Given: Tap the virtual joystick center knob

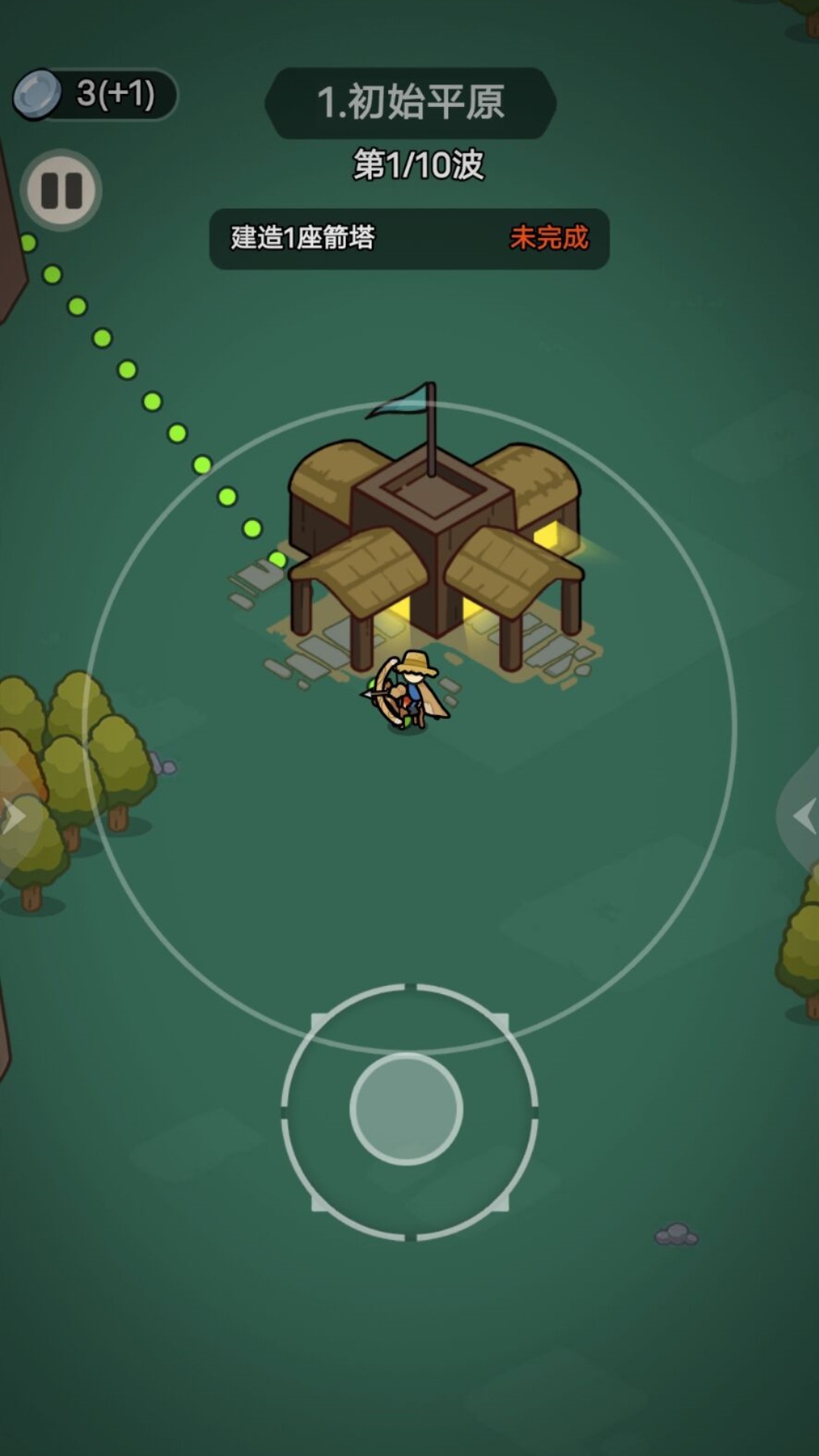Looking at the screenshot, I should click(406, 1109).
